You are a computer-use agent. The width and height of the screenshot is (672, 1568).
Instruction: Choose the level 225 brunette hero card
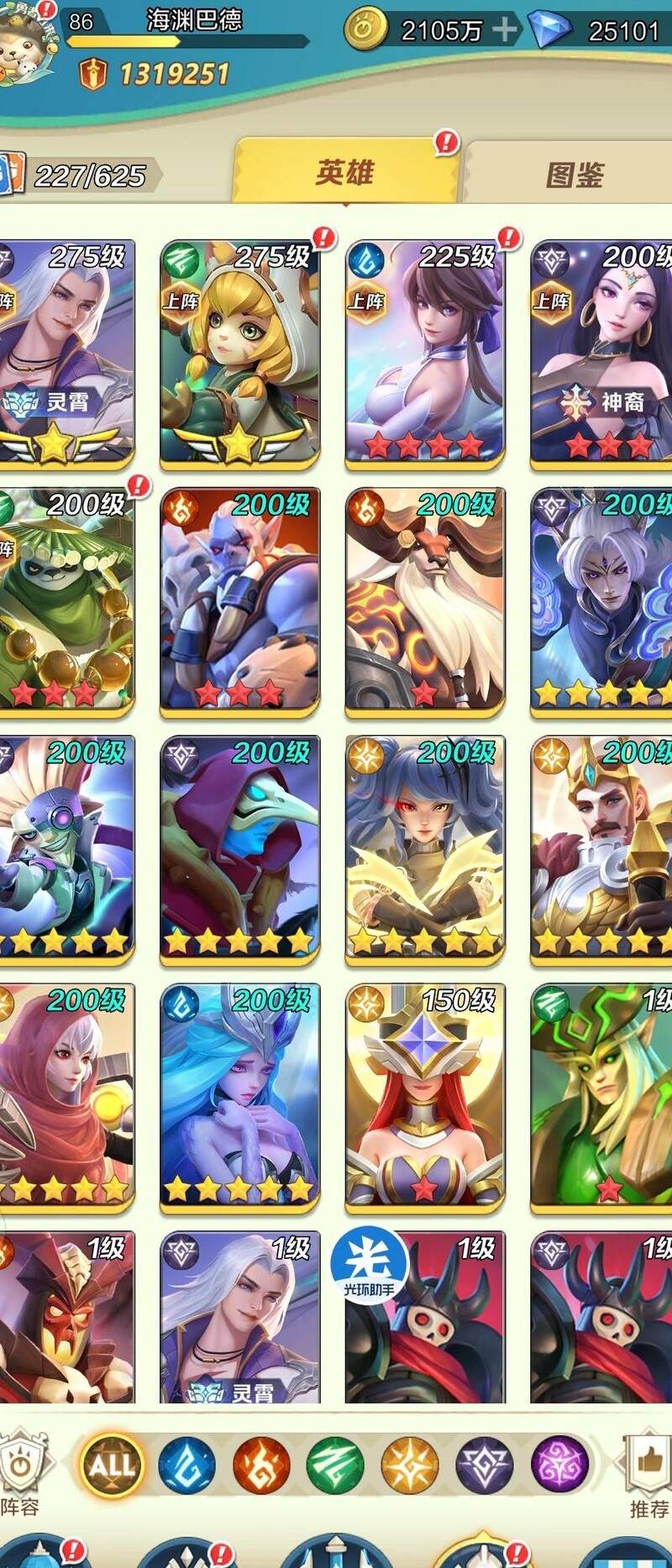pyautogui.click(x=425, y=353)
